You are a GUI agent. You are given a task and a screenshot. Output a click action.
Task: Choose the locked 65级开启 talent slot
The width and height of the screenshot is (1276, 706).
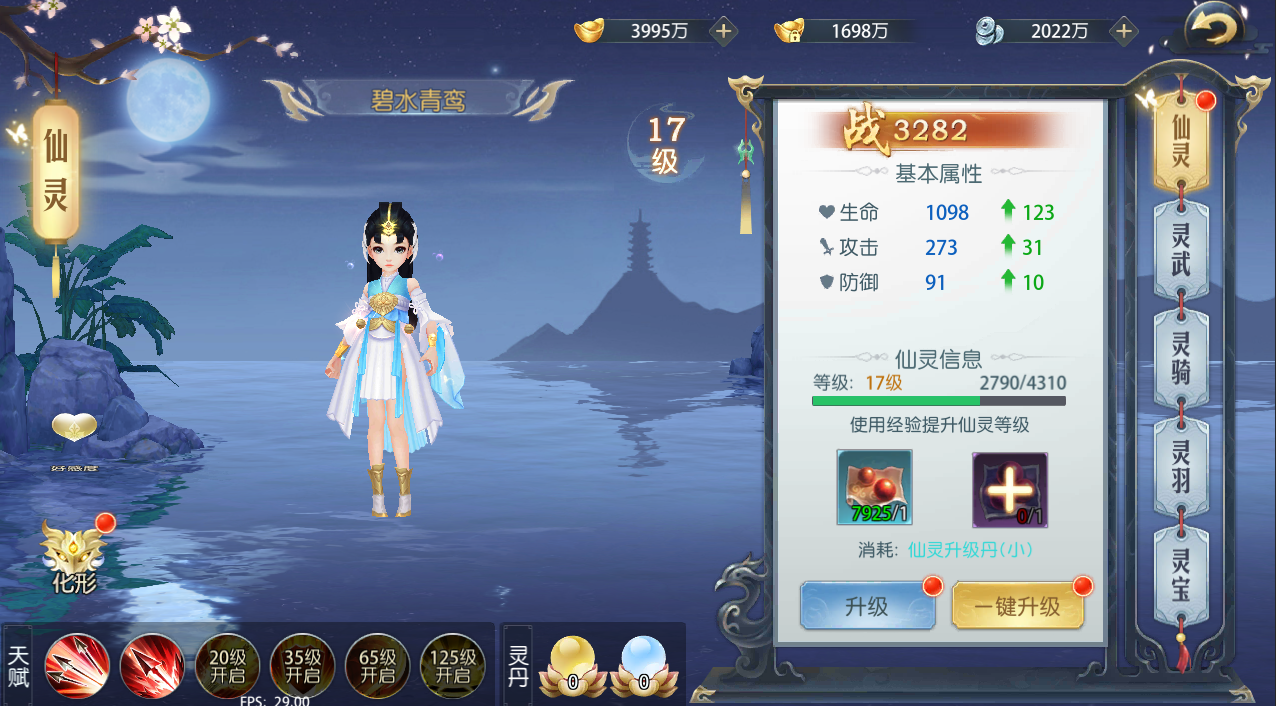click(377, 665)
